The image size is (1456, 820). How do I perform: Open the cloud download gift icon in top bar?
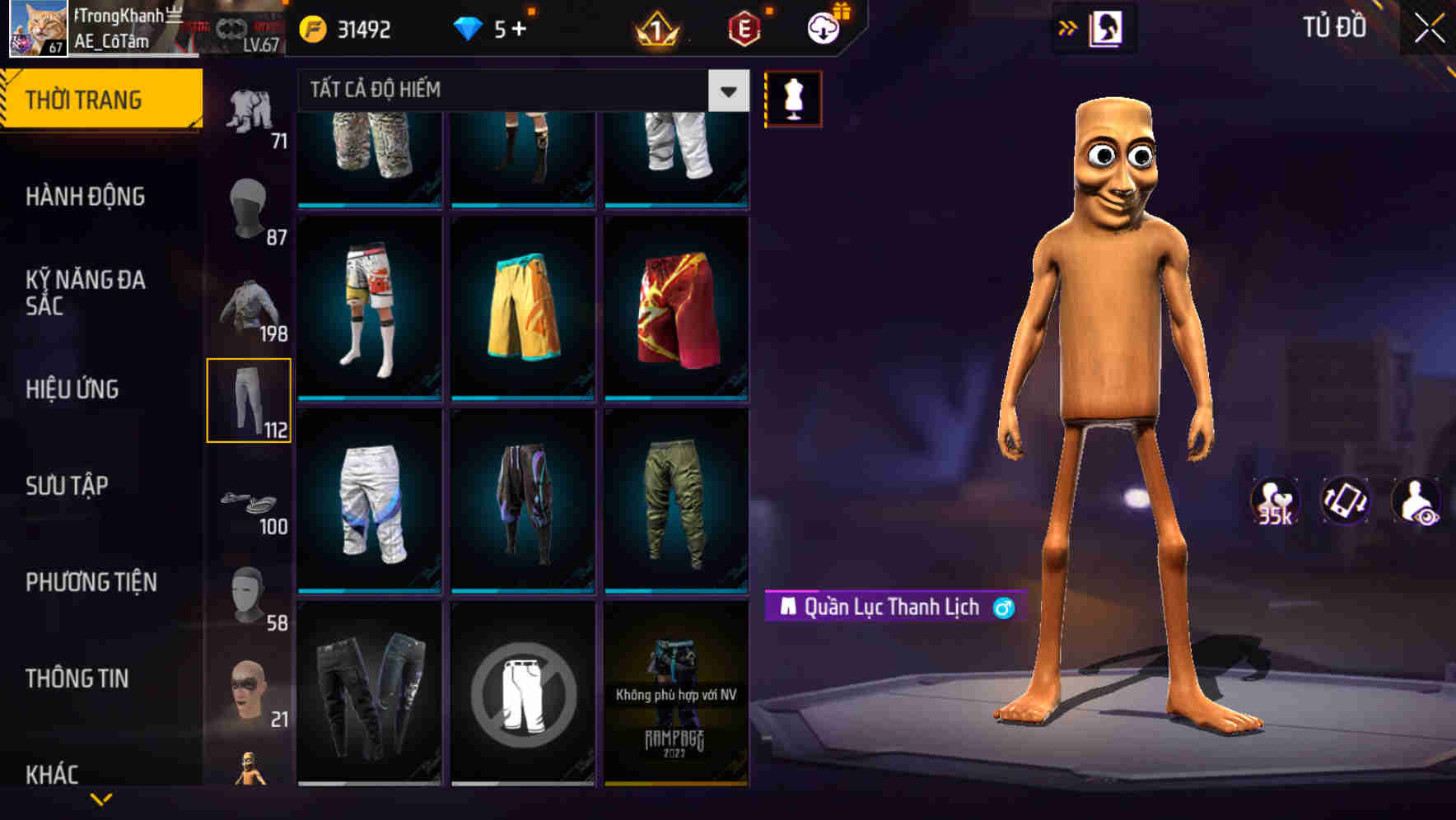822,27
